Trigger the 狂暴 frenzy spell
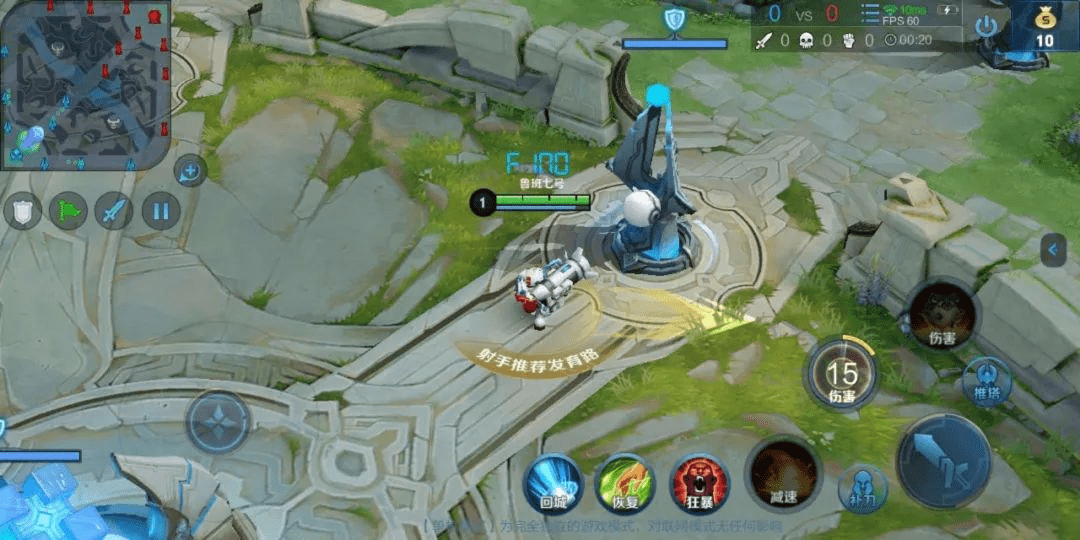 pyautogui.click(x=699, y=483)
